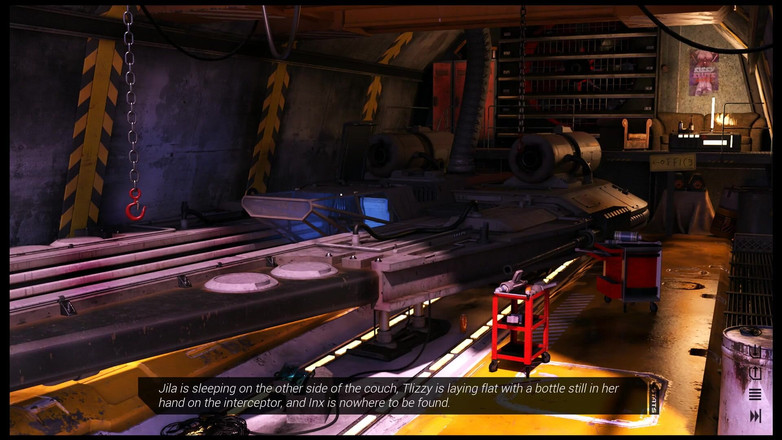Open the quick load icon
This screenshot has height=440, width=782.
pos(755,373)
